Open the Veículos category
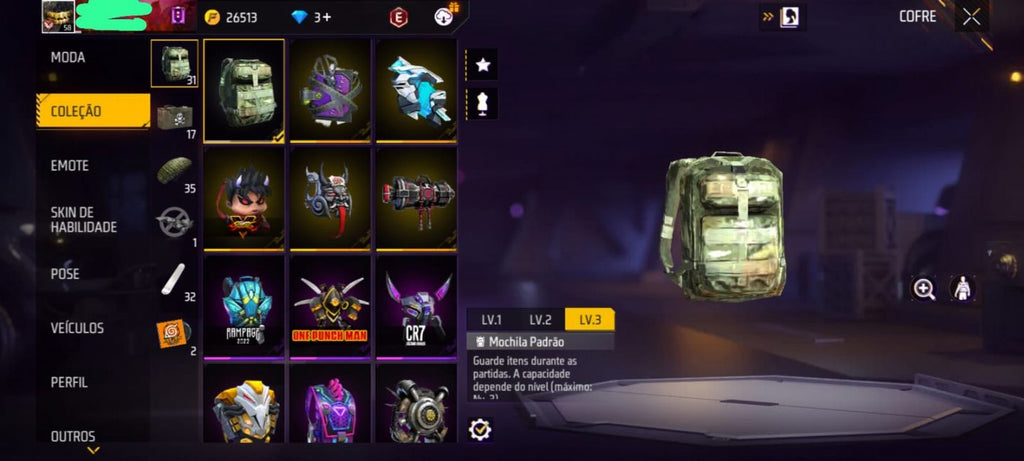 [77, 328]
